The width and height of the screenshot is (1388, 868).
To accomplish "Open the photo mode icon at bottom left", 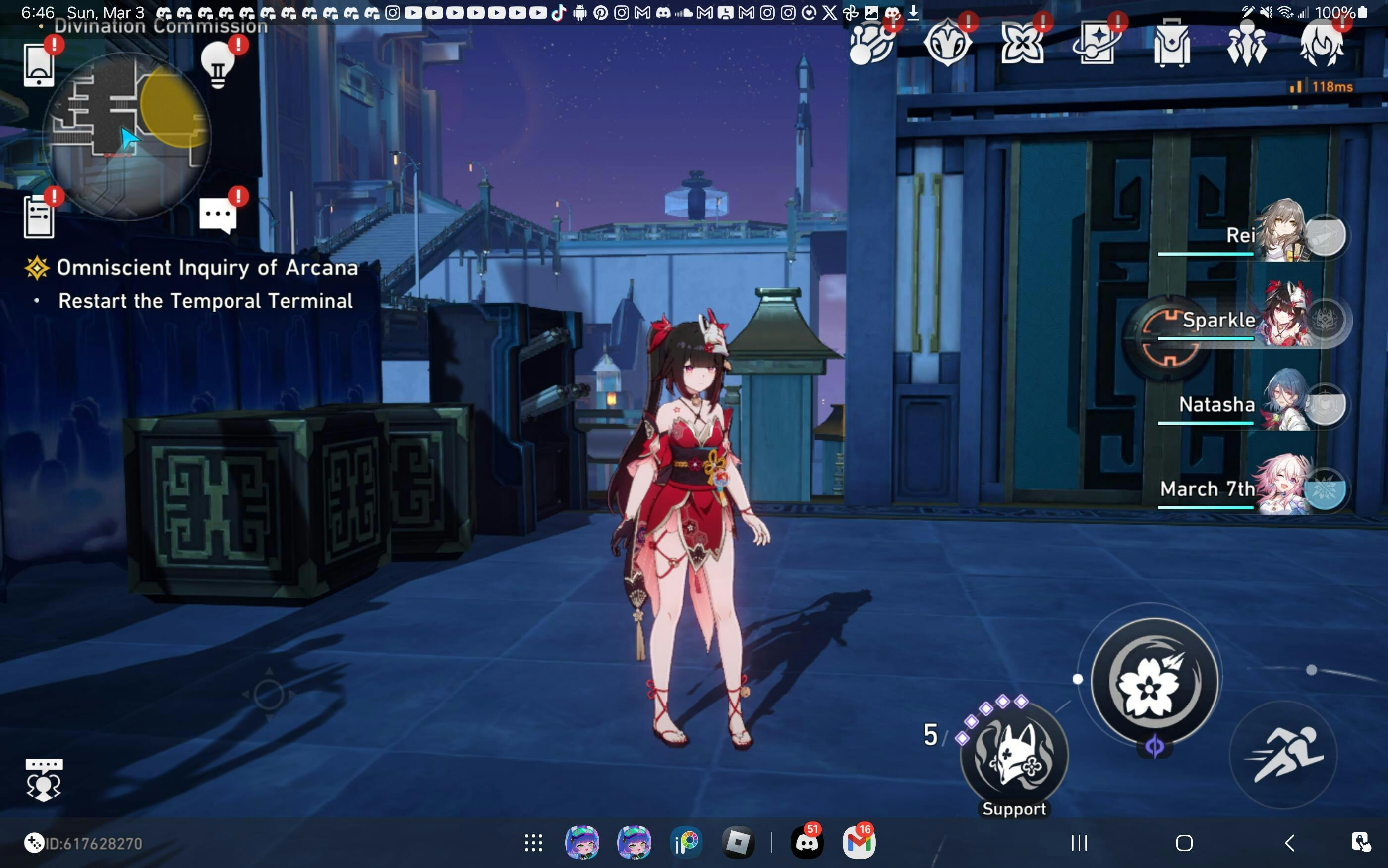I will pyautogui.click(x=44, y=780).
